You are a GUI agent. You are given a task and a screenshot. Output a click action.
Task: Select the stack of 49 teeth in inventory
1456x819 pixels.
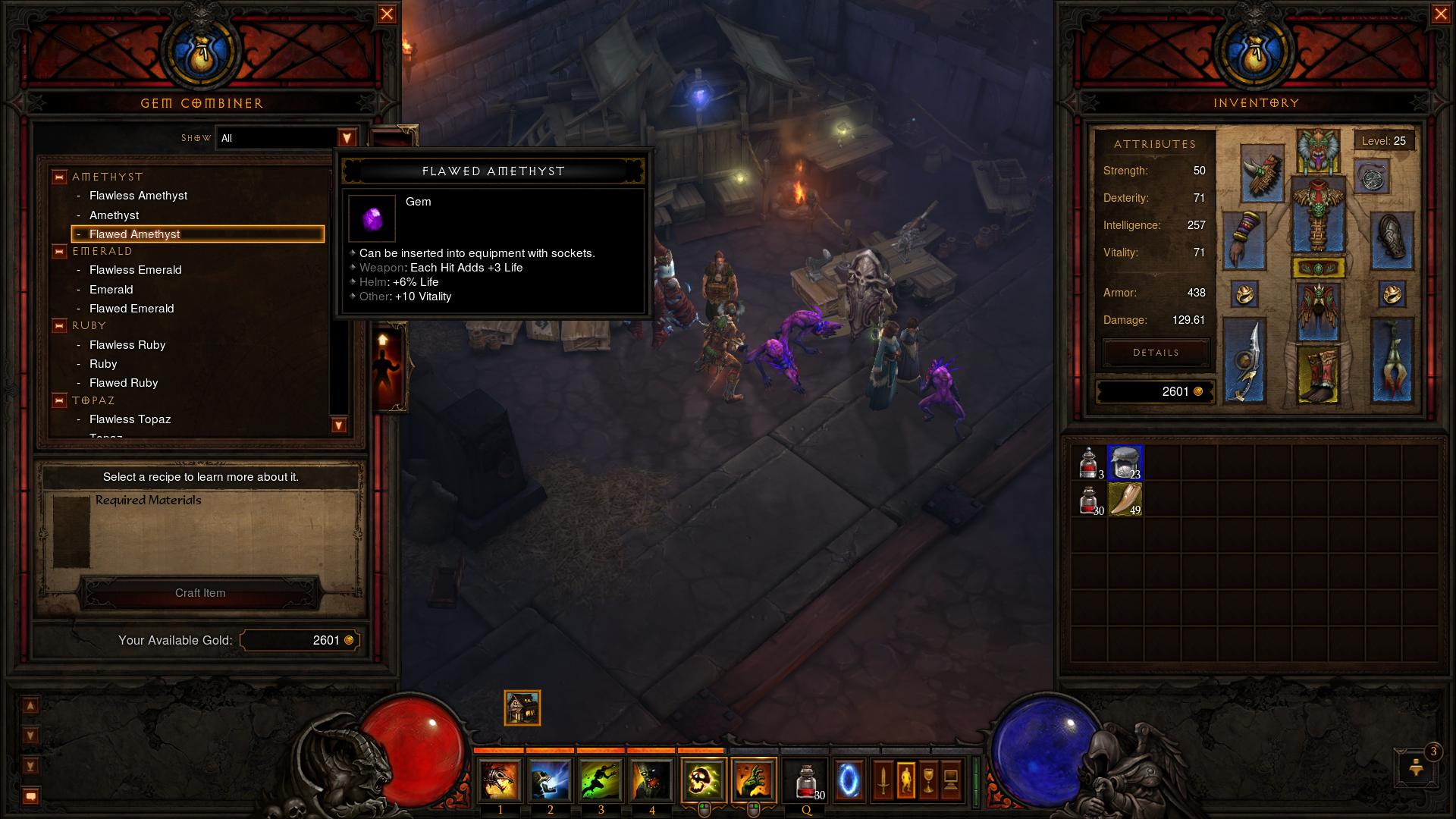pos(1125,500)
